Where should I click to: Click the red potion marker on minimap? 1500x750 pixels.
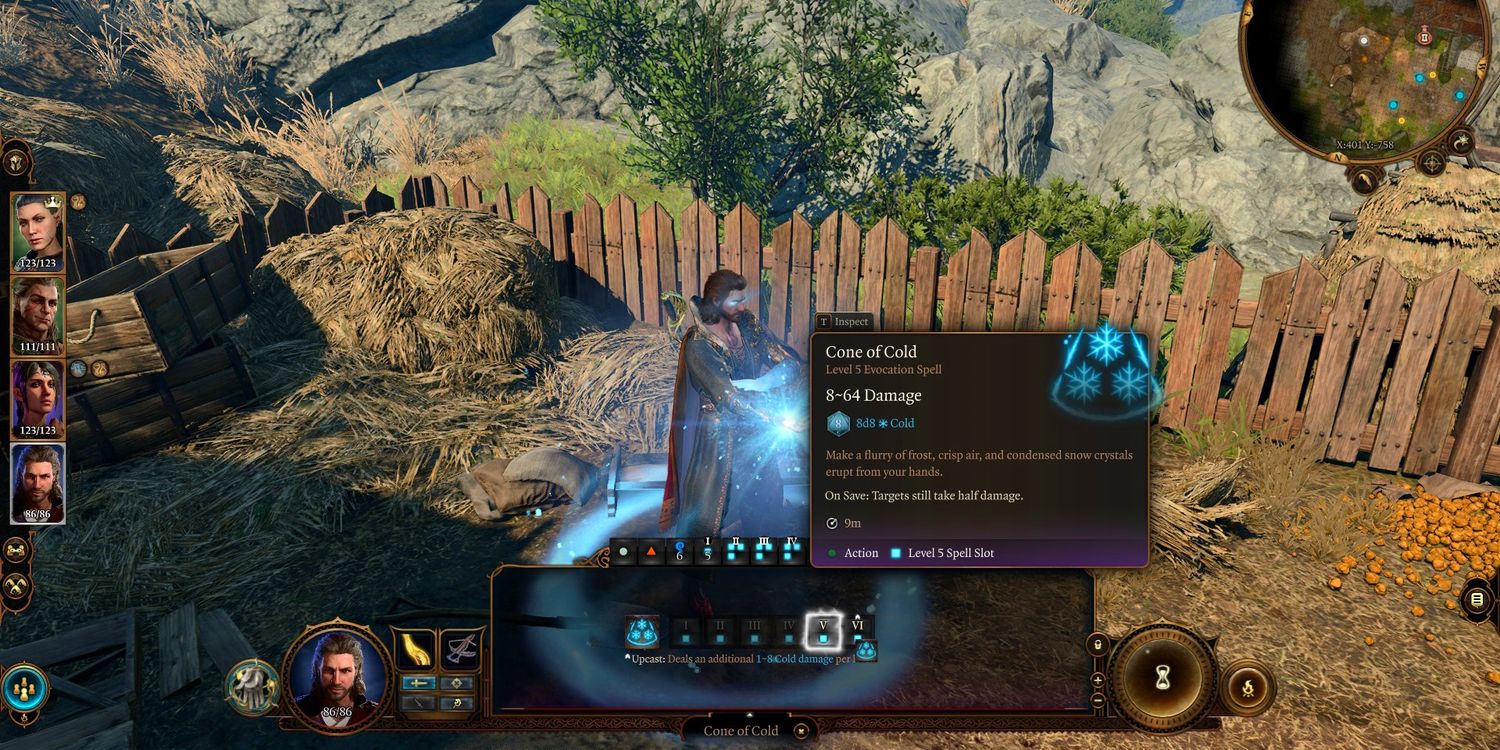(1424, 36)
